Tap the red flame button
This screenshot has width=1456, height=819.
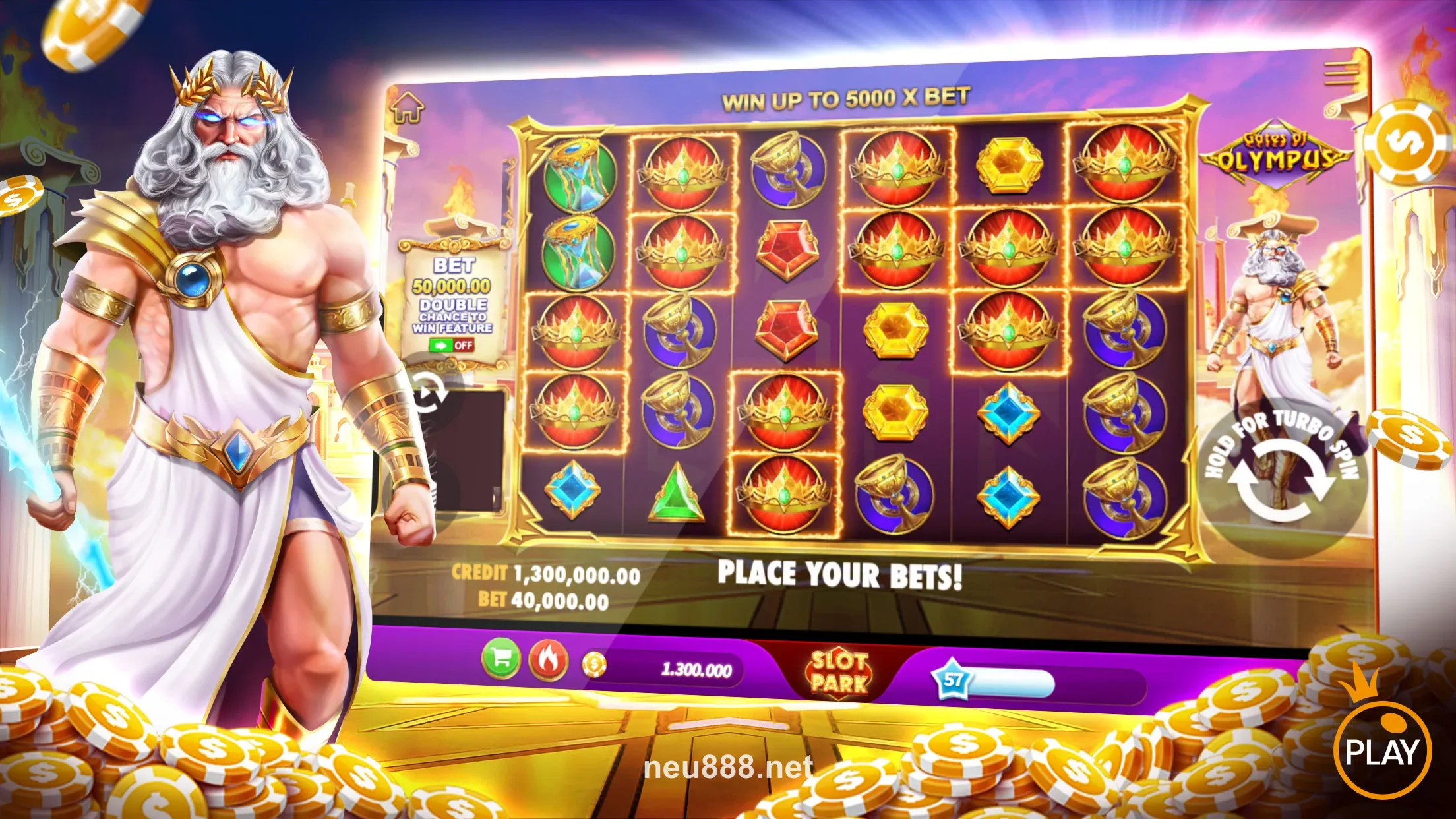[x=548, y=660]
